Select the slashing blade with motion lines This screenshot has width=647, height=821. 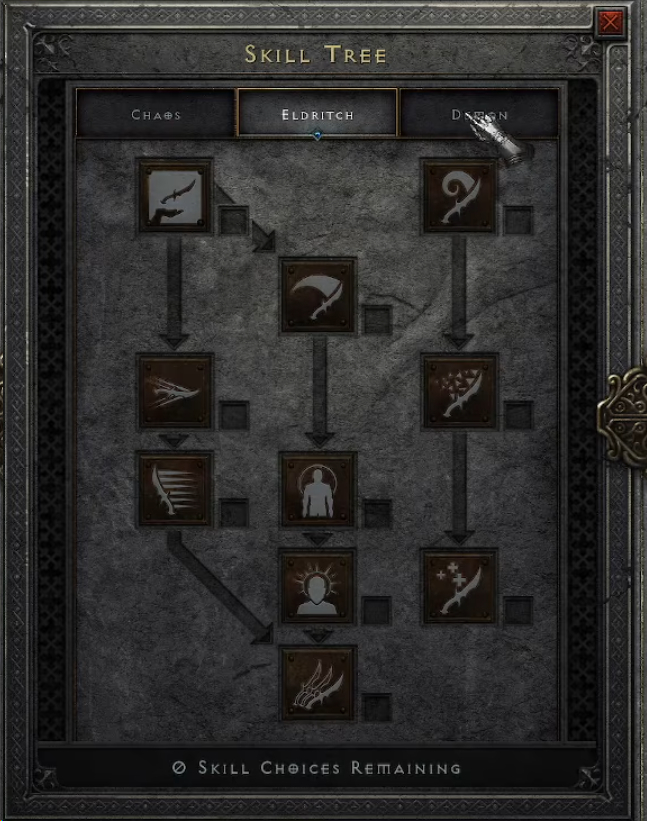click(175, 488)
